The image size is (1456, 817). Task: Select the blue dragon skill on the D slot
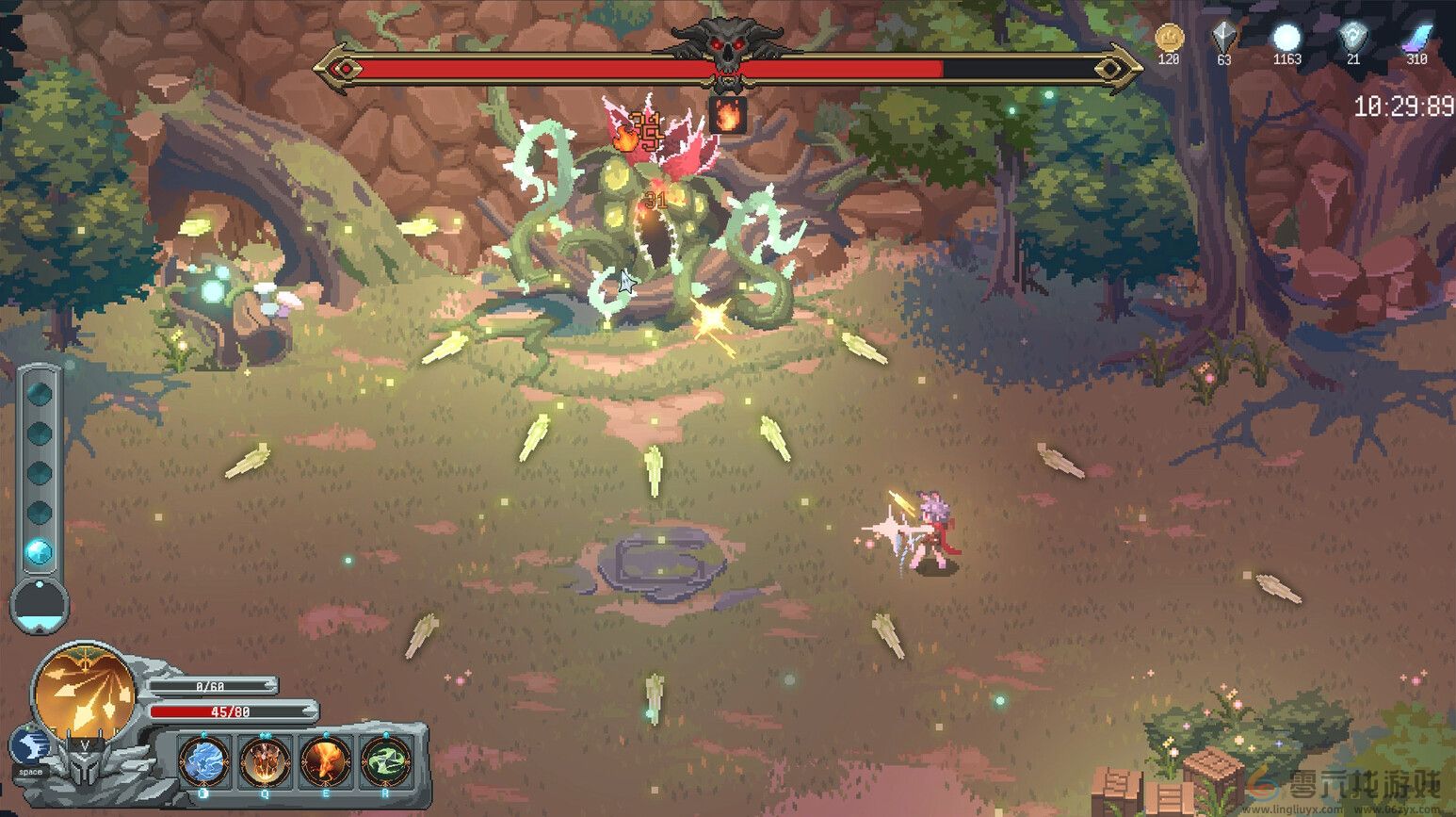[x=202, y=761]
